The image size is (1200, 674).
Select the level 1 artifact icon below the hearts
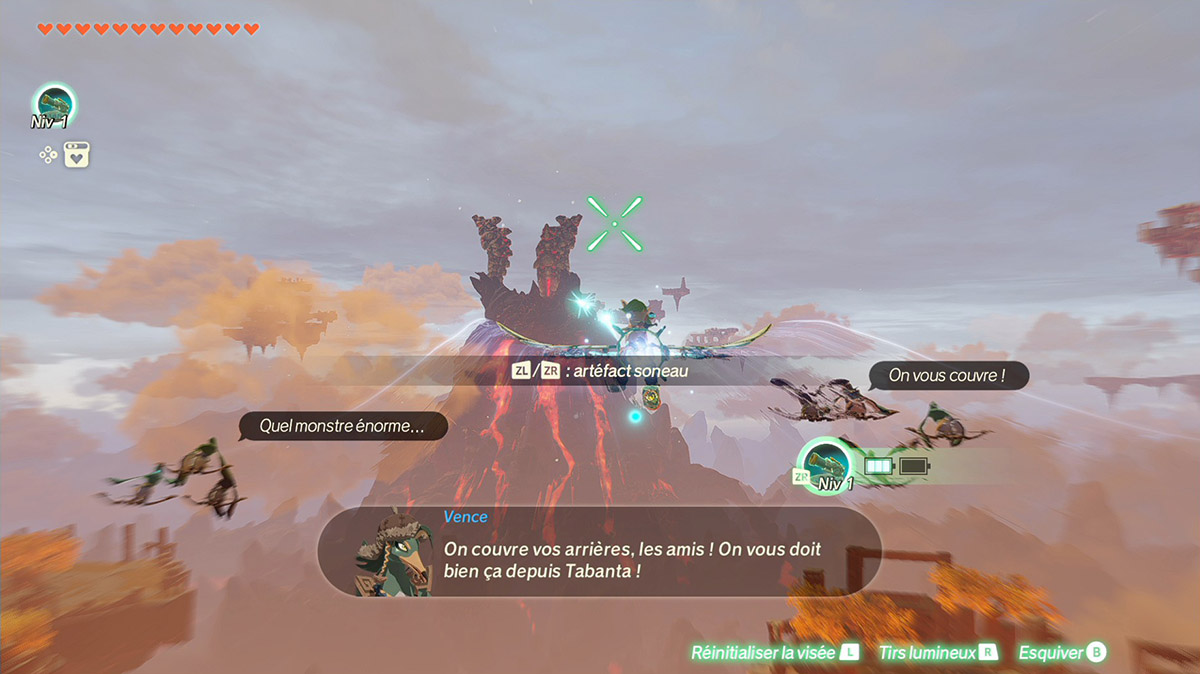click(54, 105)
